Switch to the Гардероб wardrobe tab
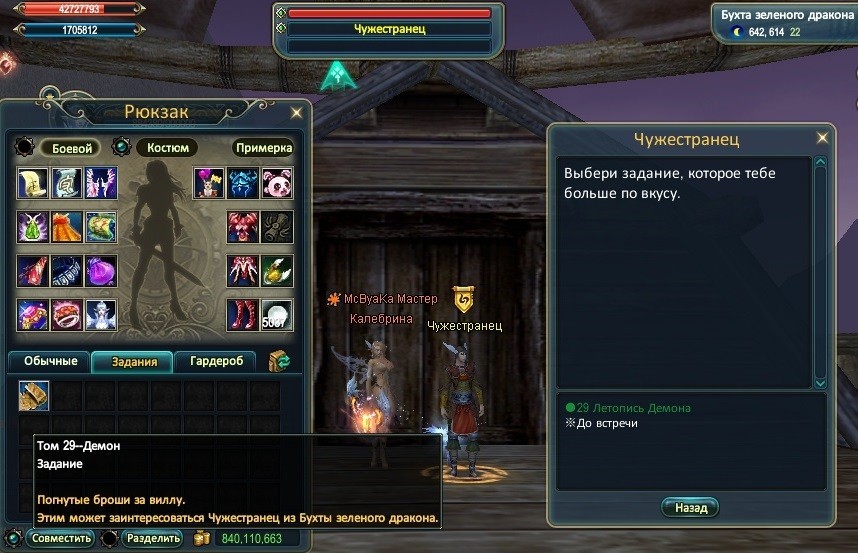The width and height of the screenshot is (858, 553). (x=216, y=361)
